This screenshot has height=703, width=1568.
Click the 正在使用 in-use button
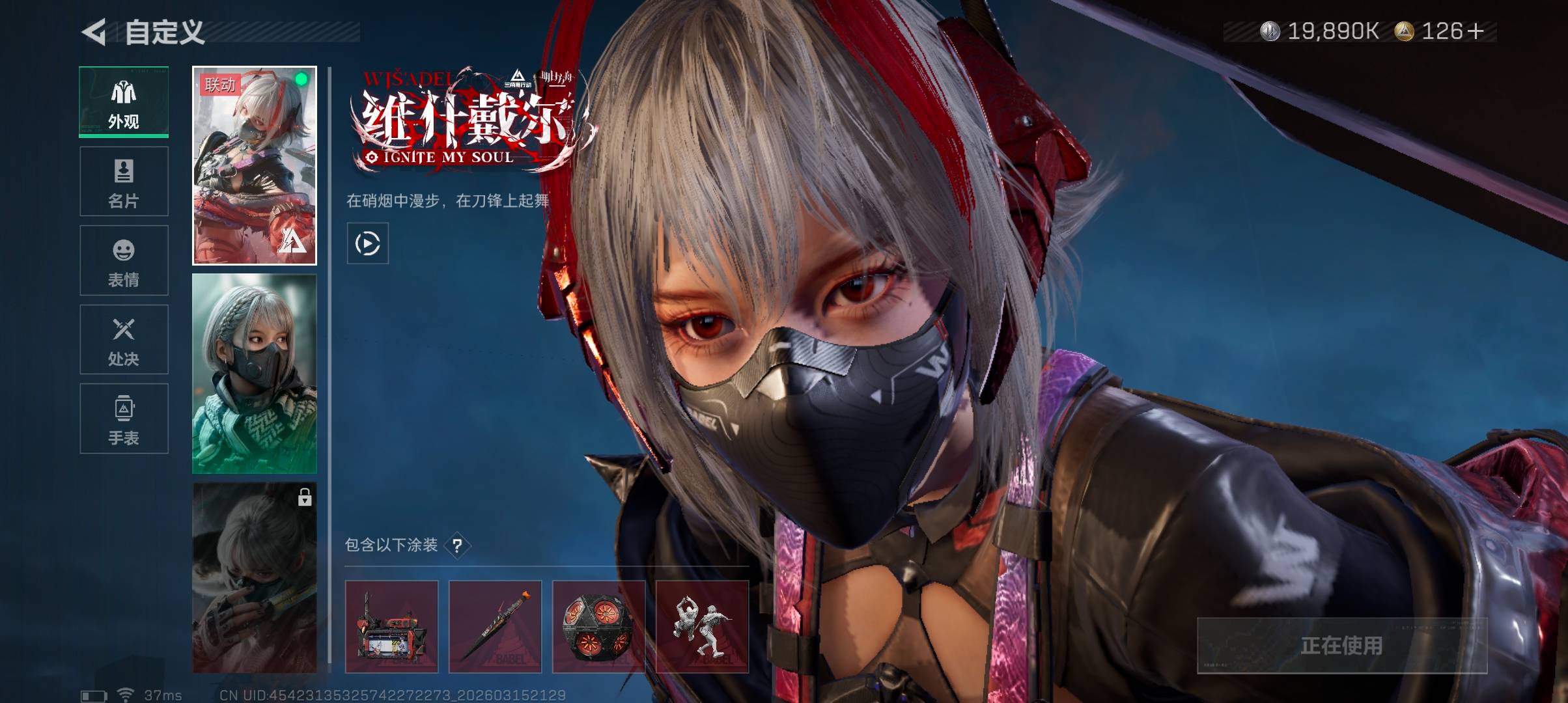point(1341,645)
